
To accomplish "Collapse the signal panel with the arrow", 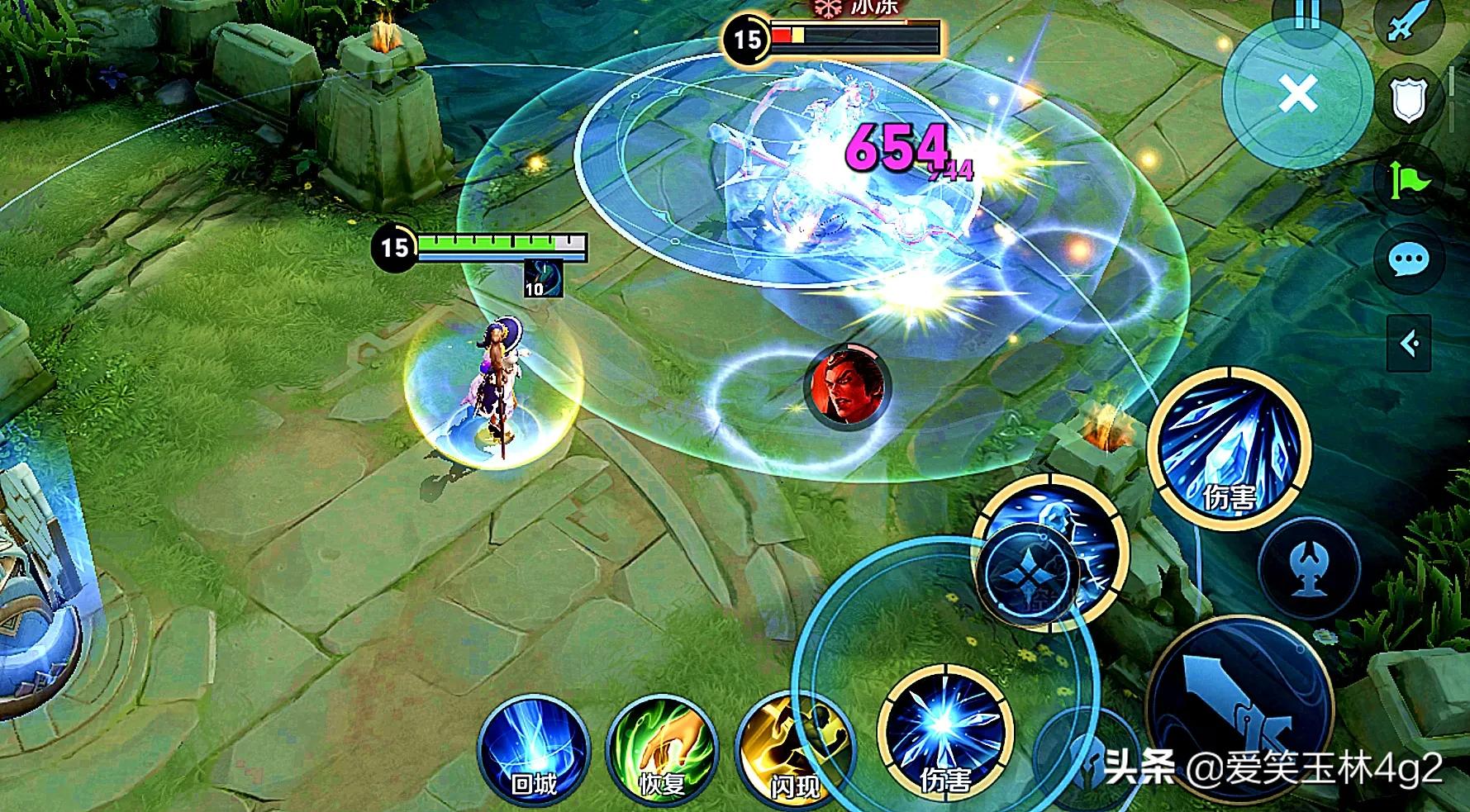I will (x=1409, y=341).
